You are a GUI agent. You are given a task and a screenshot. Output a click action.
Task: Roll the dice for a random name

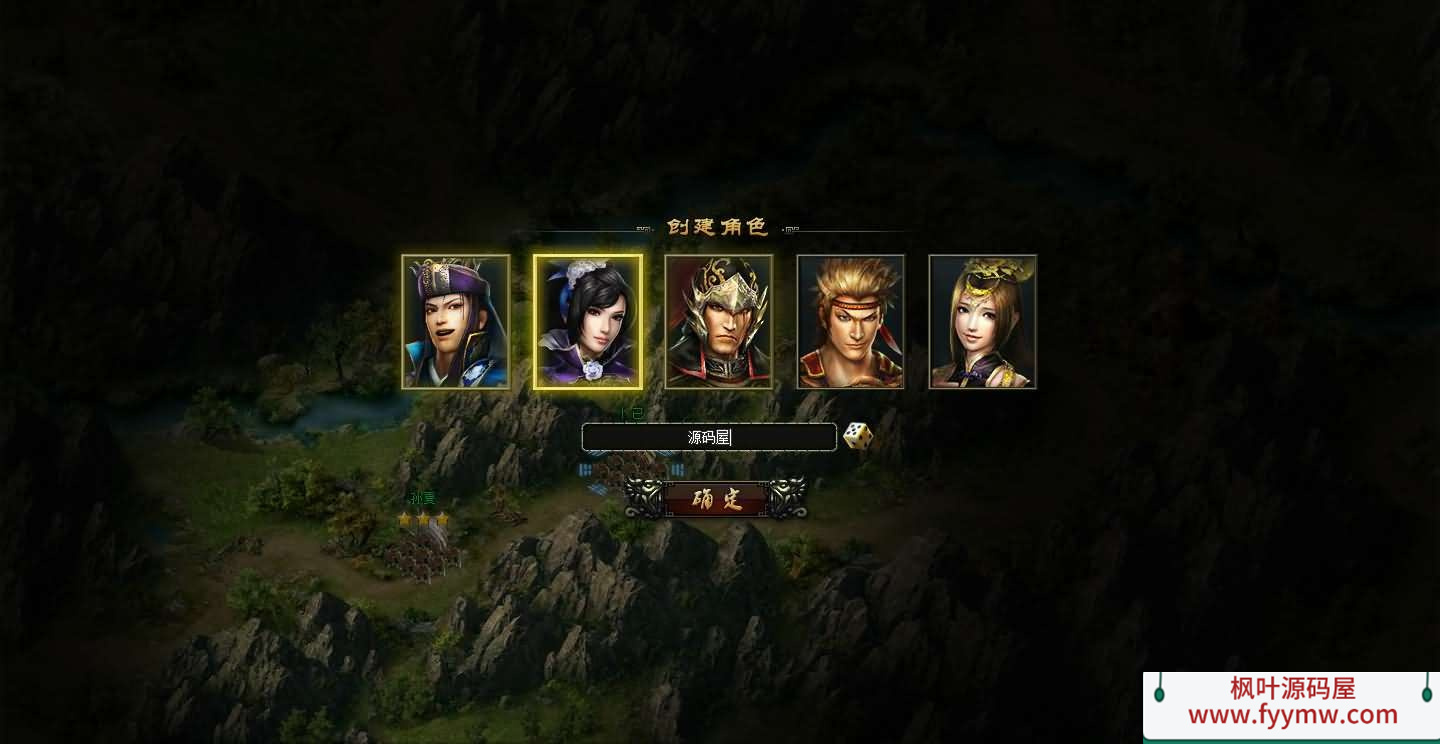pos(858,436)
